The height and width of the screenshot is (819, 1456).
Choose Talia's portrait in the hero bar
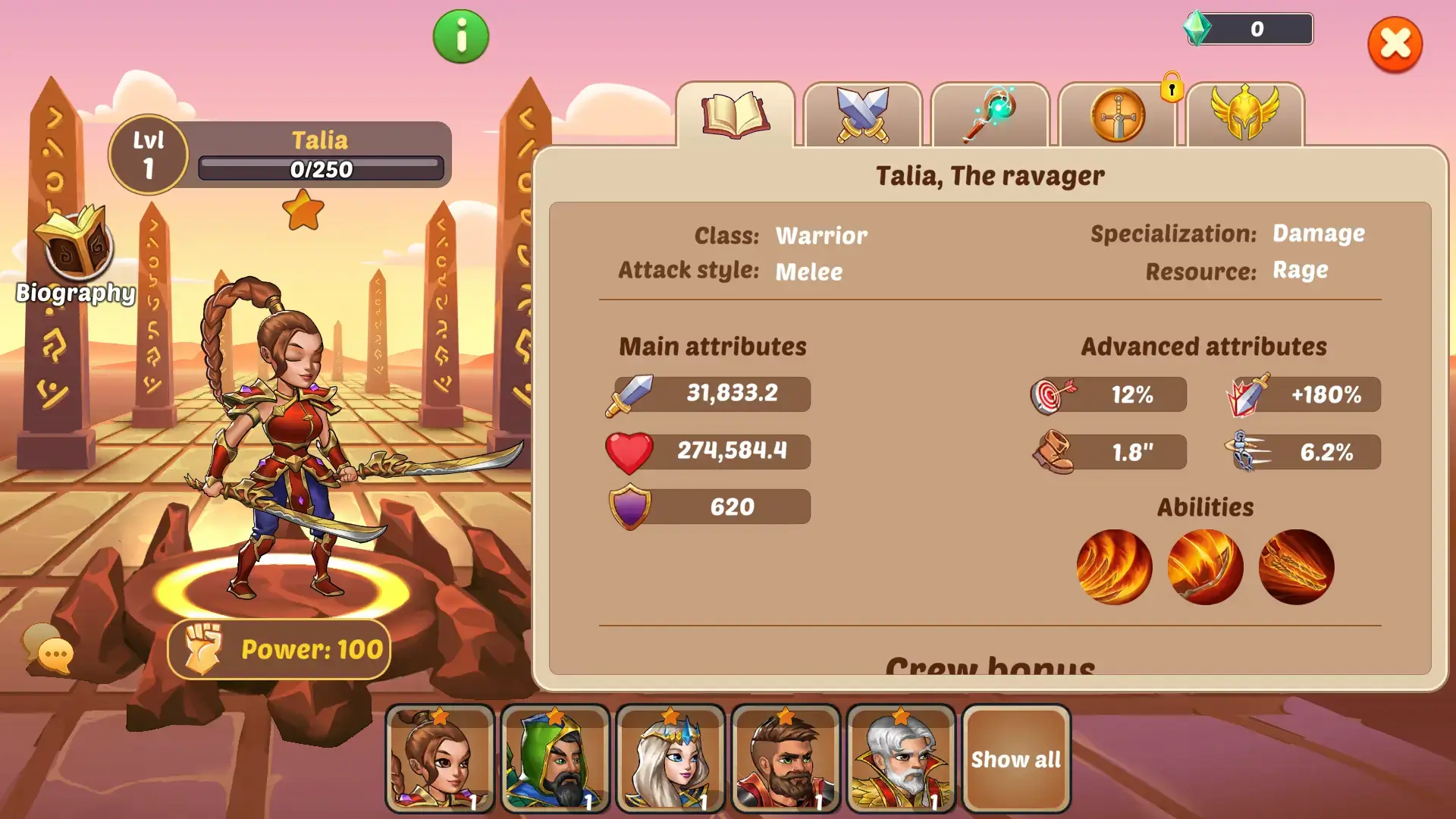[440, 758]
